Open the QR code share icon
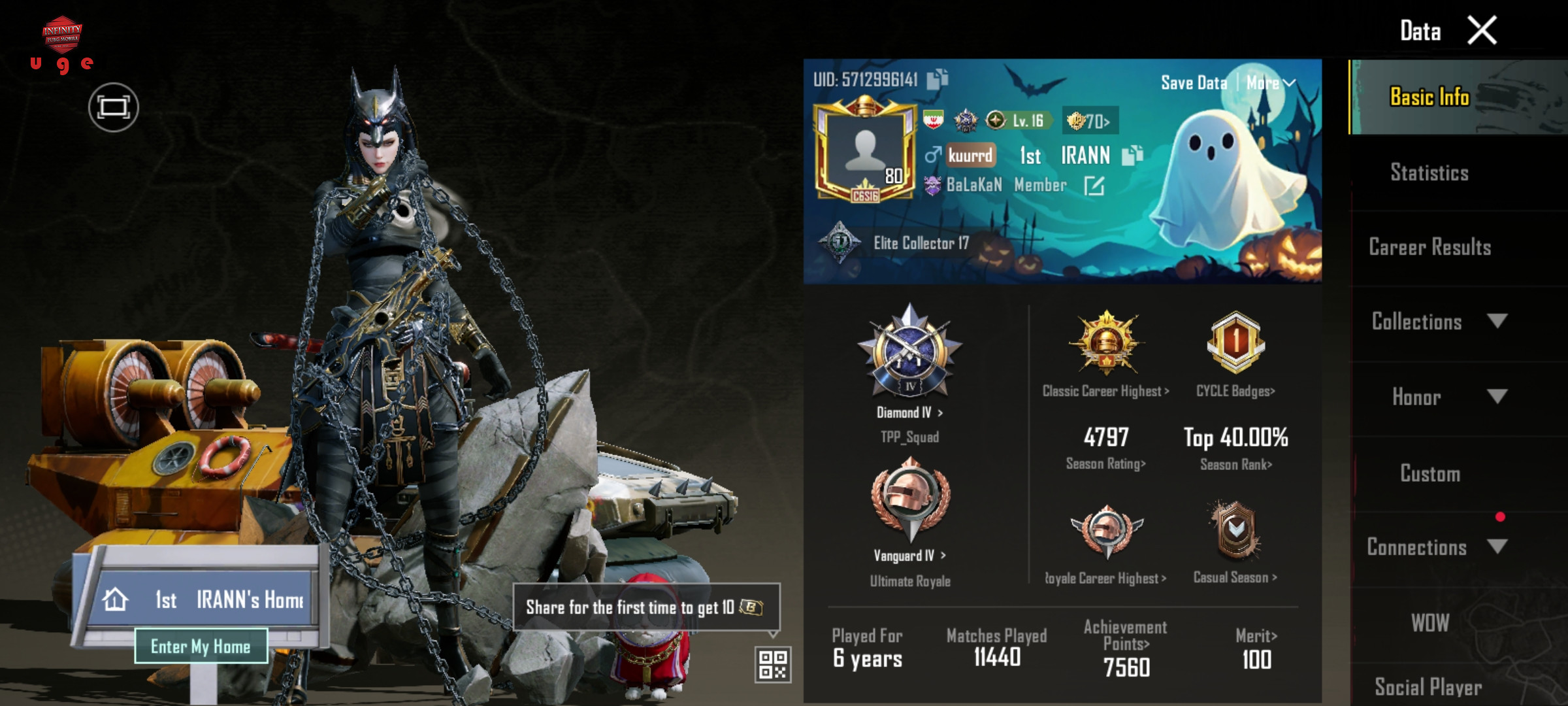This screenshot has height=706, width=1568. point(773,664)
